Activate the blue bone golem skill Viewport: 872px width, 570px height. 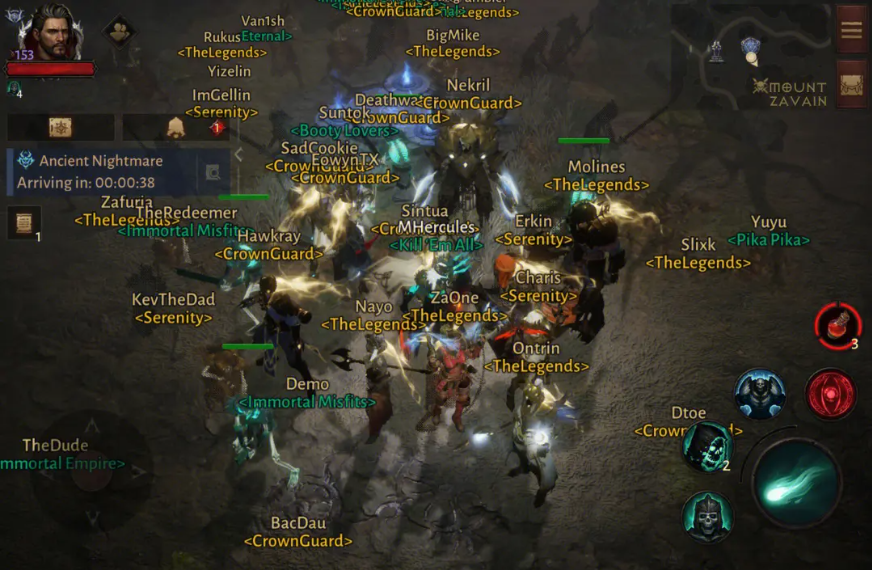point(760,393)
